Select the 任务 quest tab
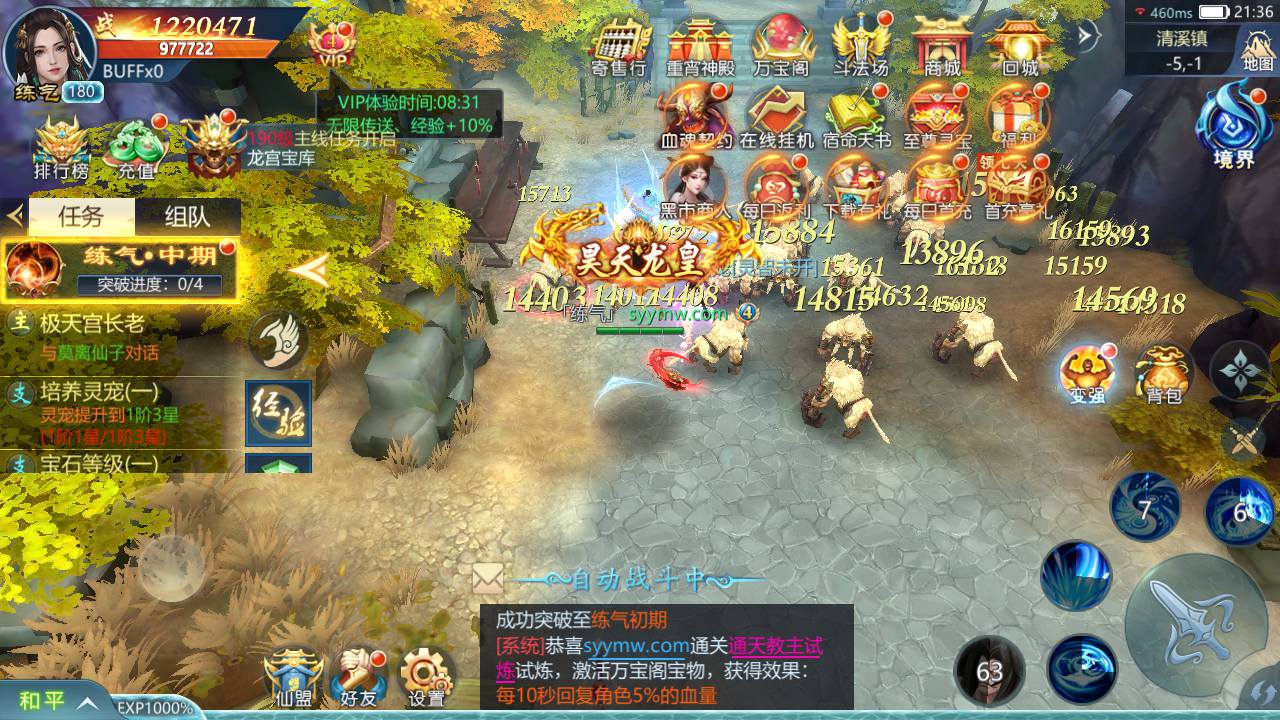 80,216
